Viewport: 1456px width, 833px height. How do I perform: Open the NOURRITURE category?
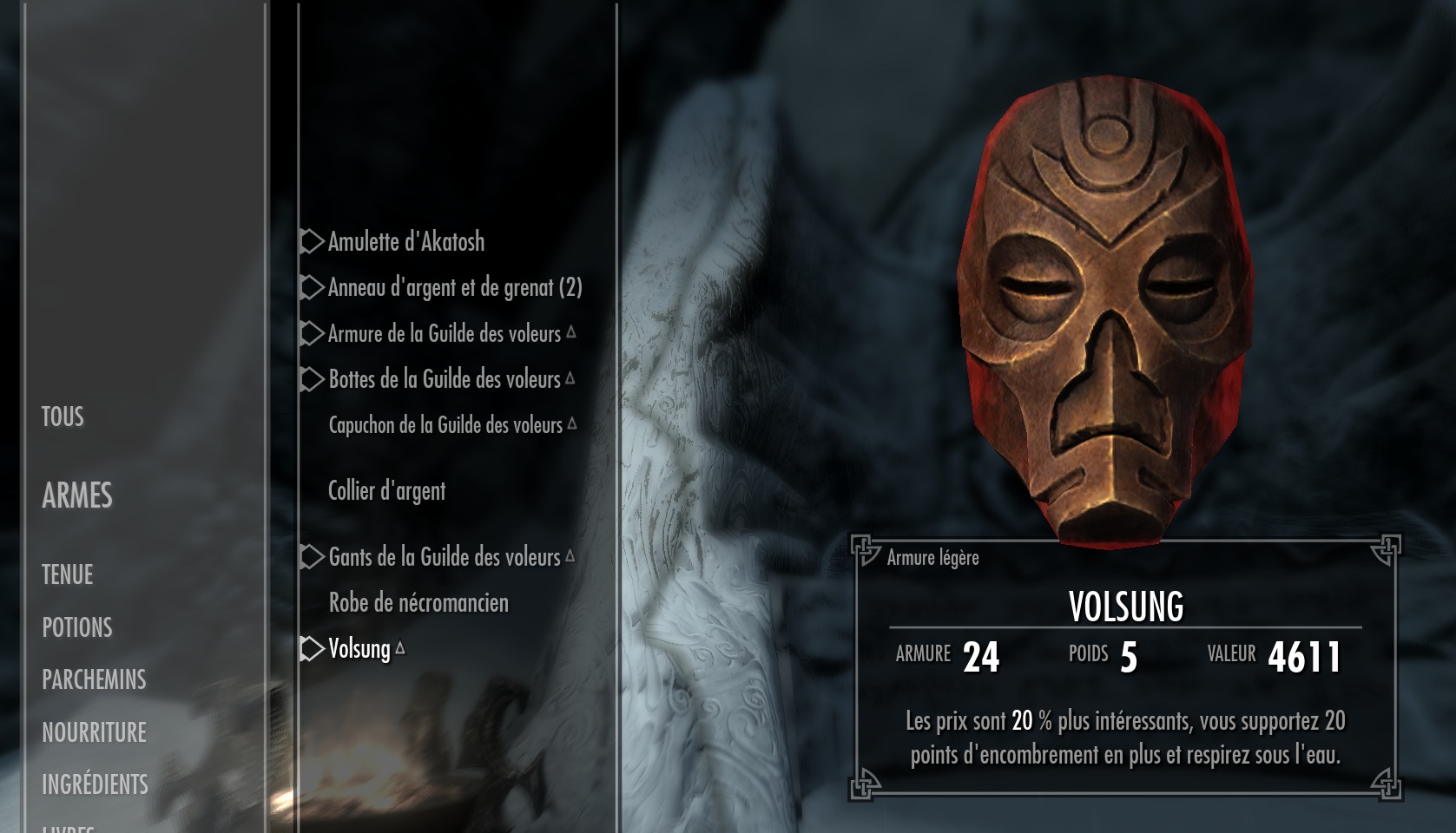coord(94,732)
